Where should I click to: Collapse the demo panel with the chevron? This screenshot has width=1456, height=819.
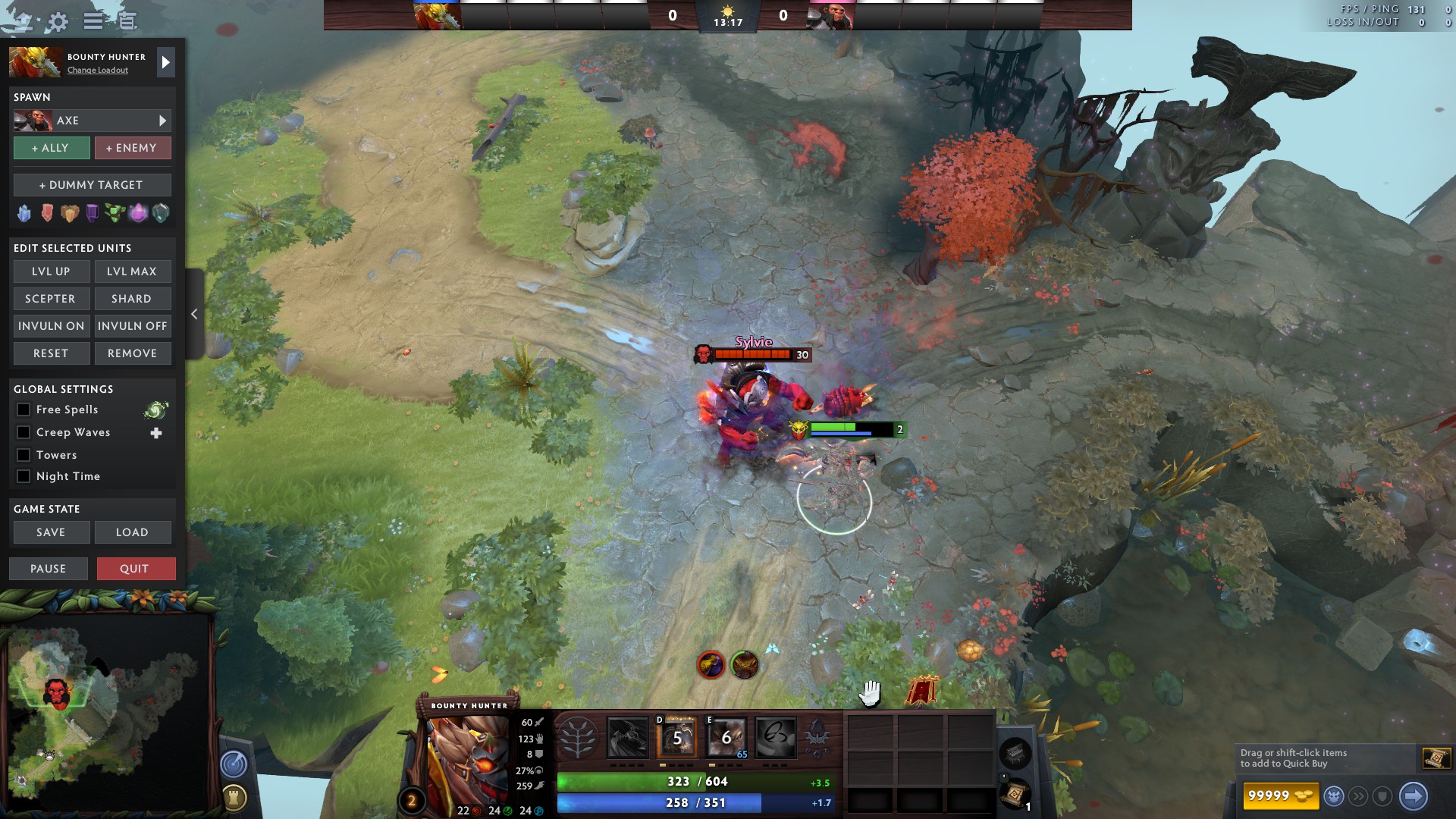click(194, 313)
